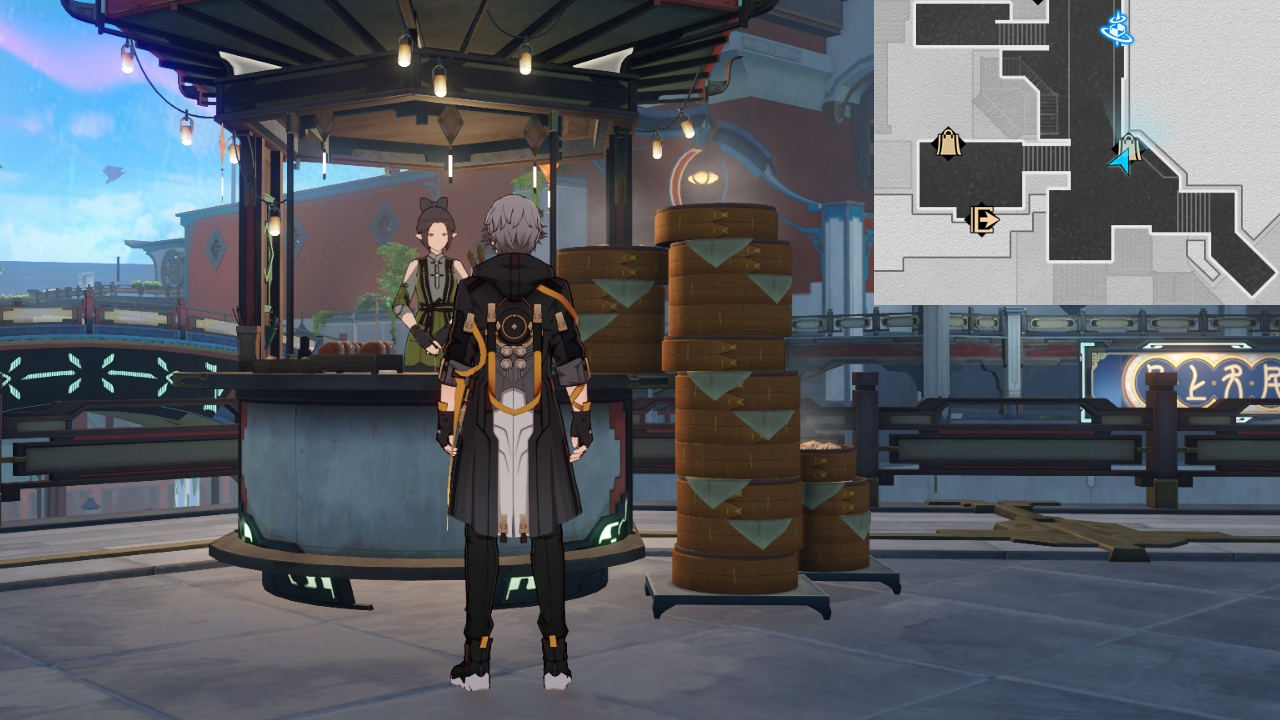Choose the shop bag marker above the exit marker
This screenshot has height=720, width=1280.
[x=948, y=144]
